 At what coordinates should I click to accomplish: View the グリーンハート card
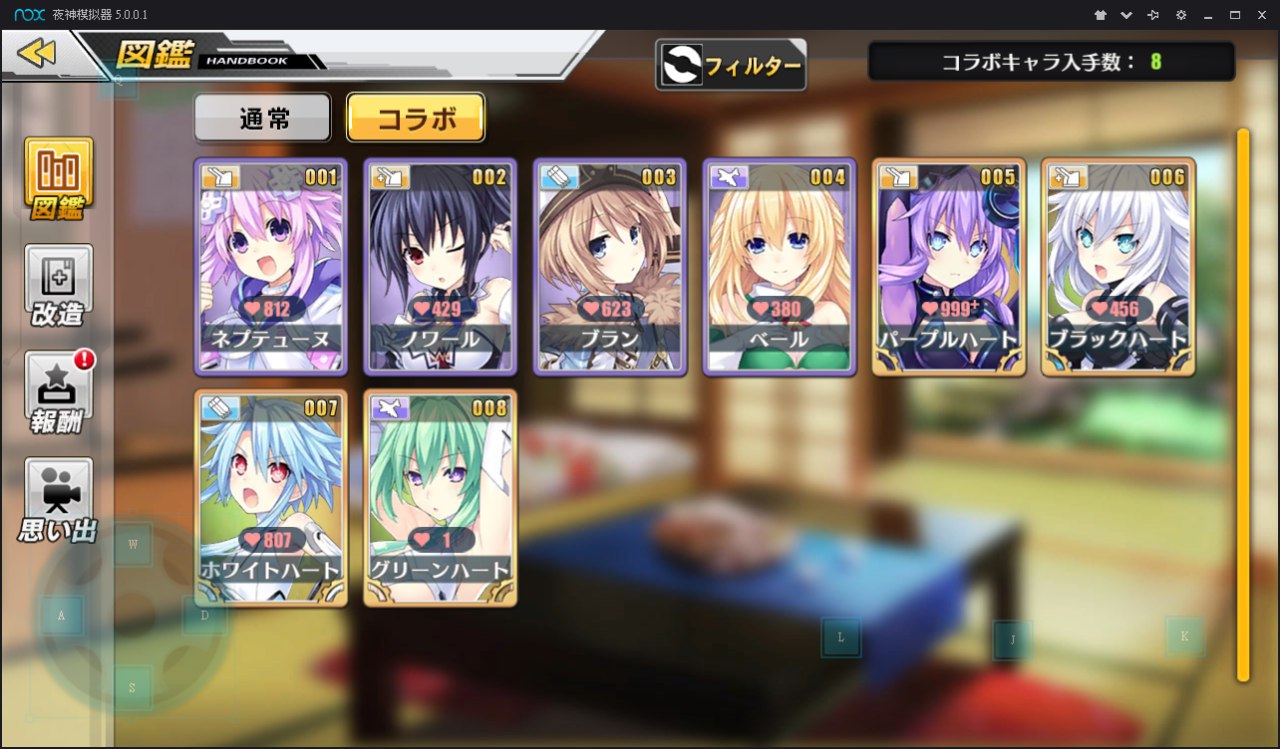click(440, 498)
